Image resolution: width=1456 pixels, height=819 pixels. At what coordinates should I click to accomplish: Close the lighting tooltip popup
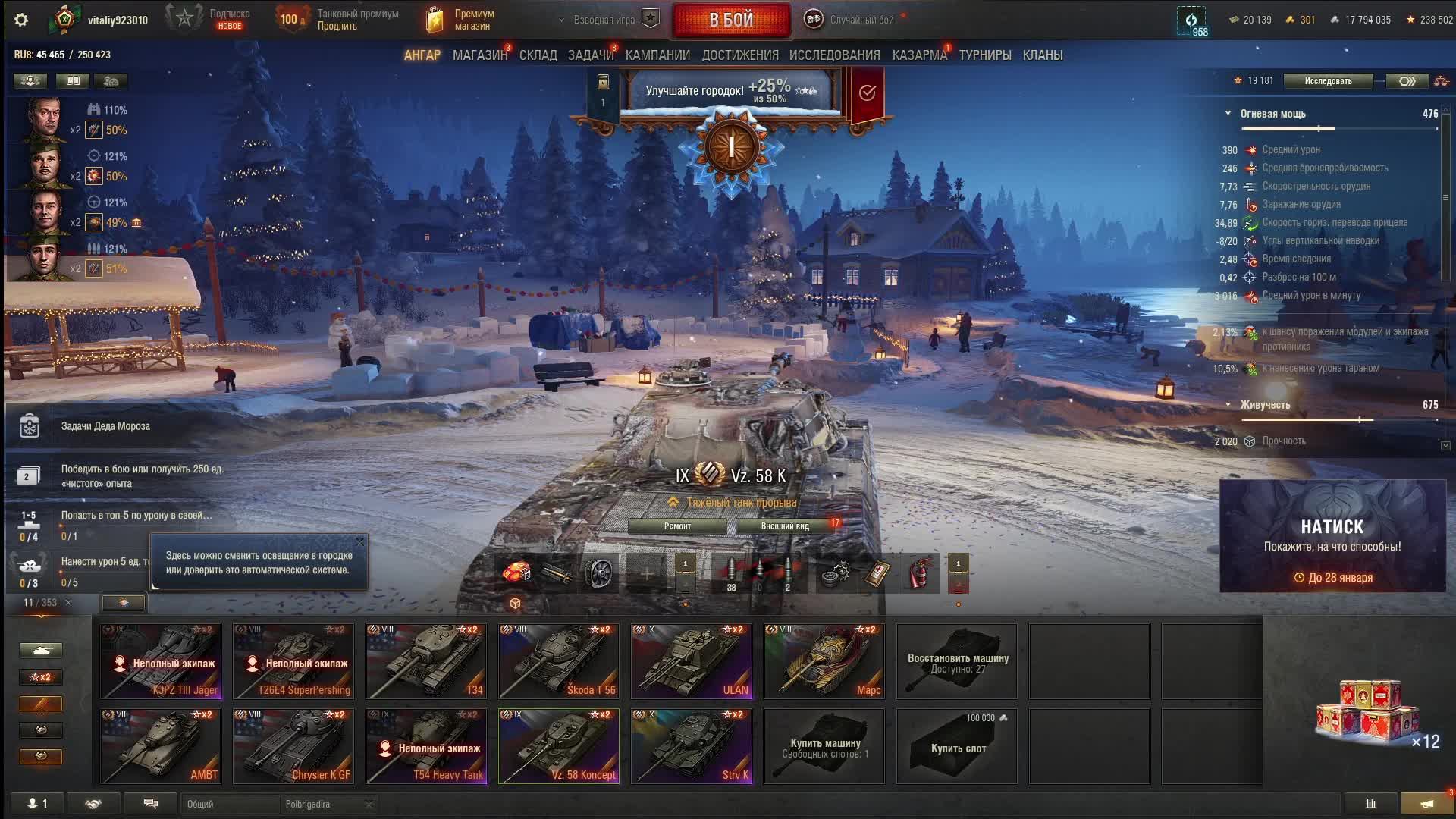tap(360, 541)
